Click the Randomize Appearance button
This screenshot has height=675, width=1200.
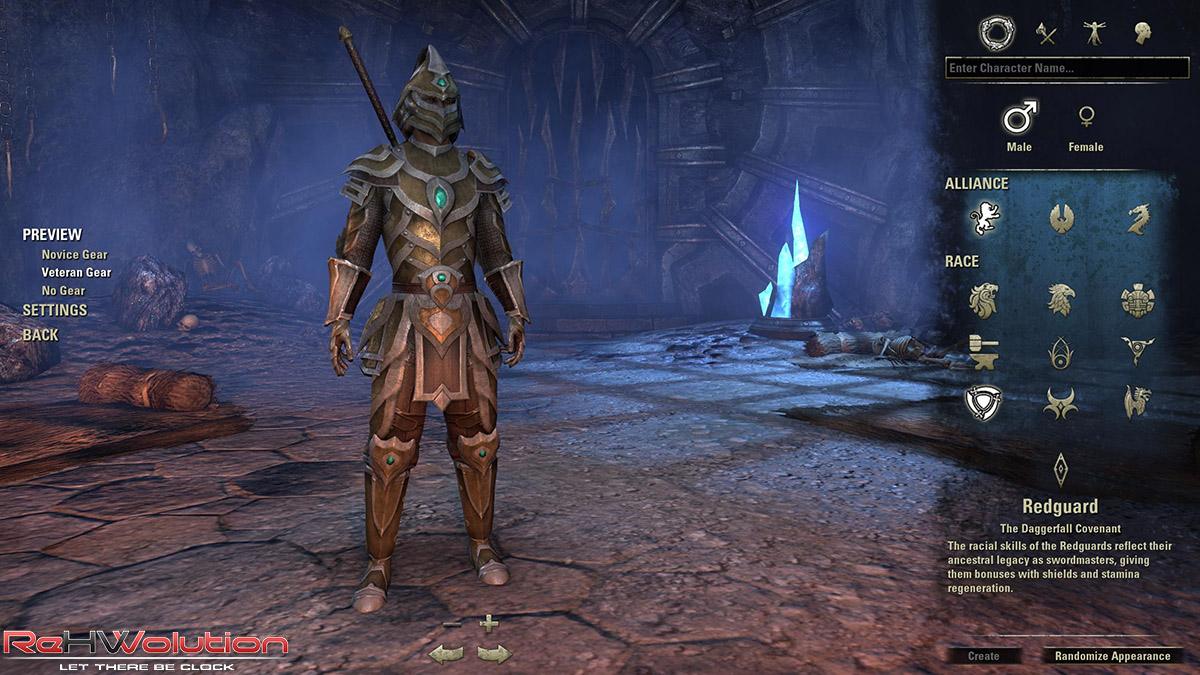(x=1111, y=656)
